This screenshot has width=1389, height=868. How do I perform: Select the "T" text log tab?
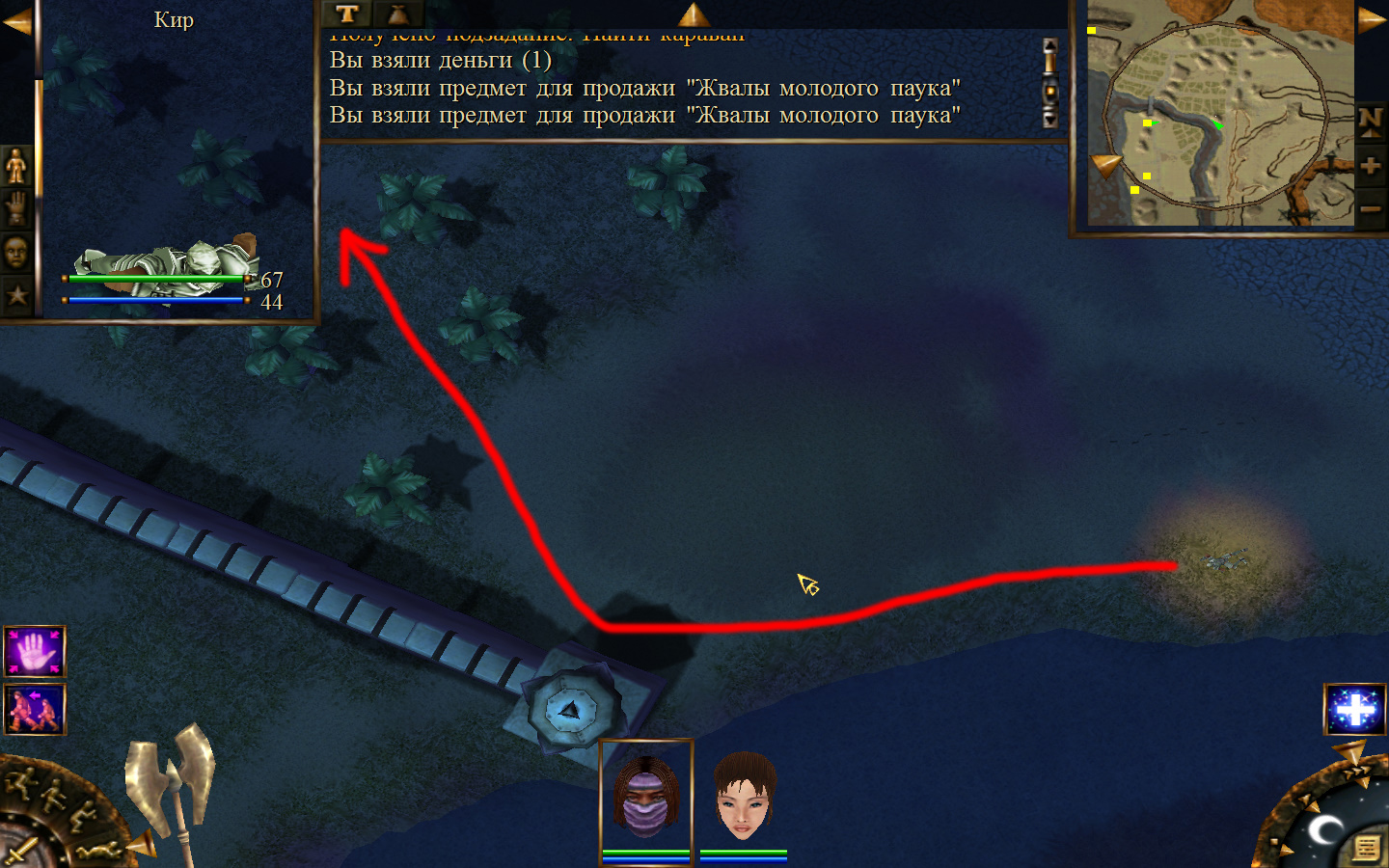click(347, 14)
